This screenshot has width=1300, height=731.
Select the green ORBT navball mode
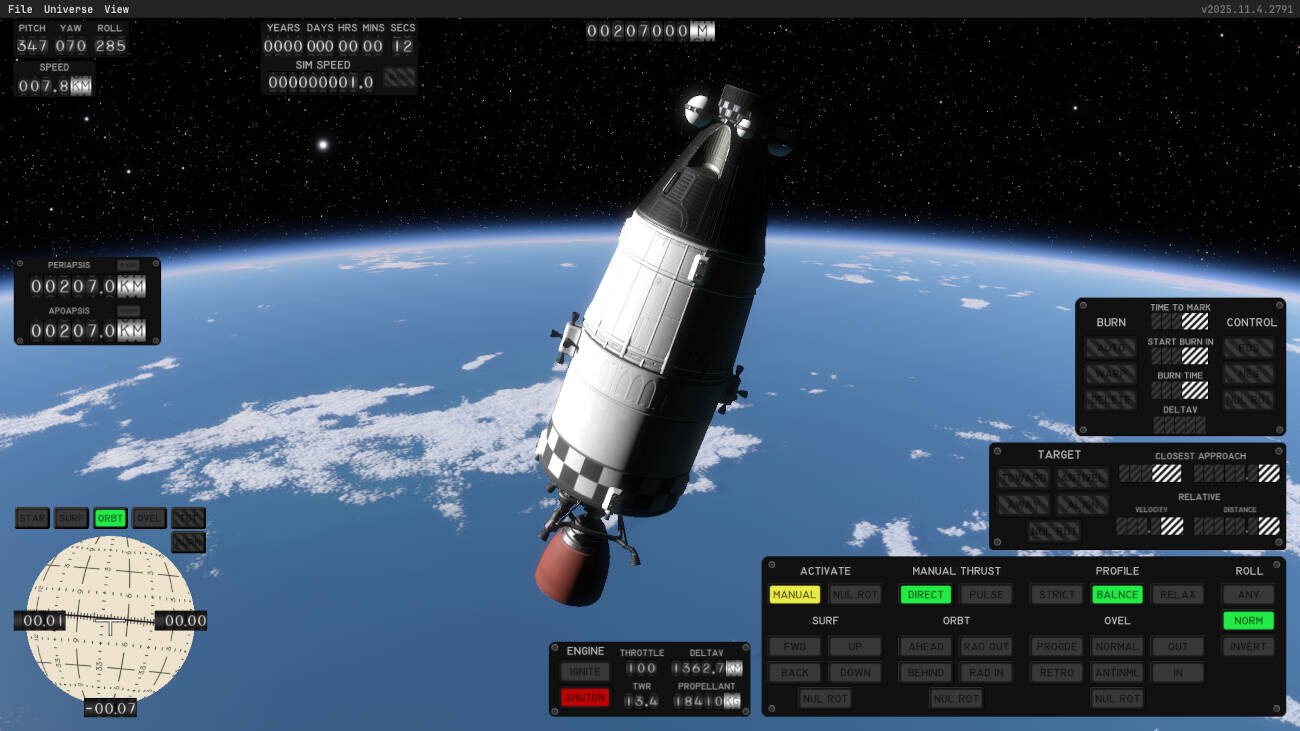coord(110,518)
